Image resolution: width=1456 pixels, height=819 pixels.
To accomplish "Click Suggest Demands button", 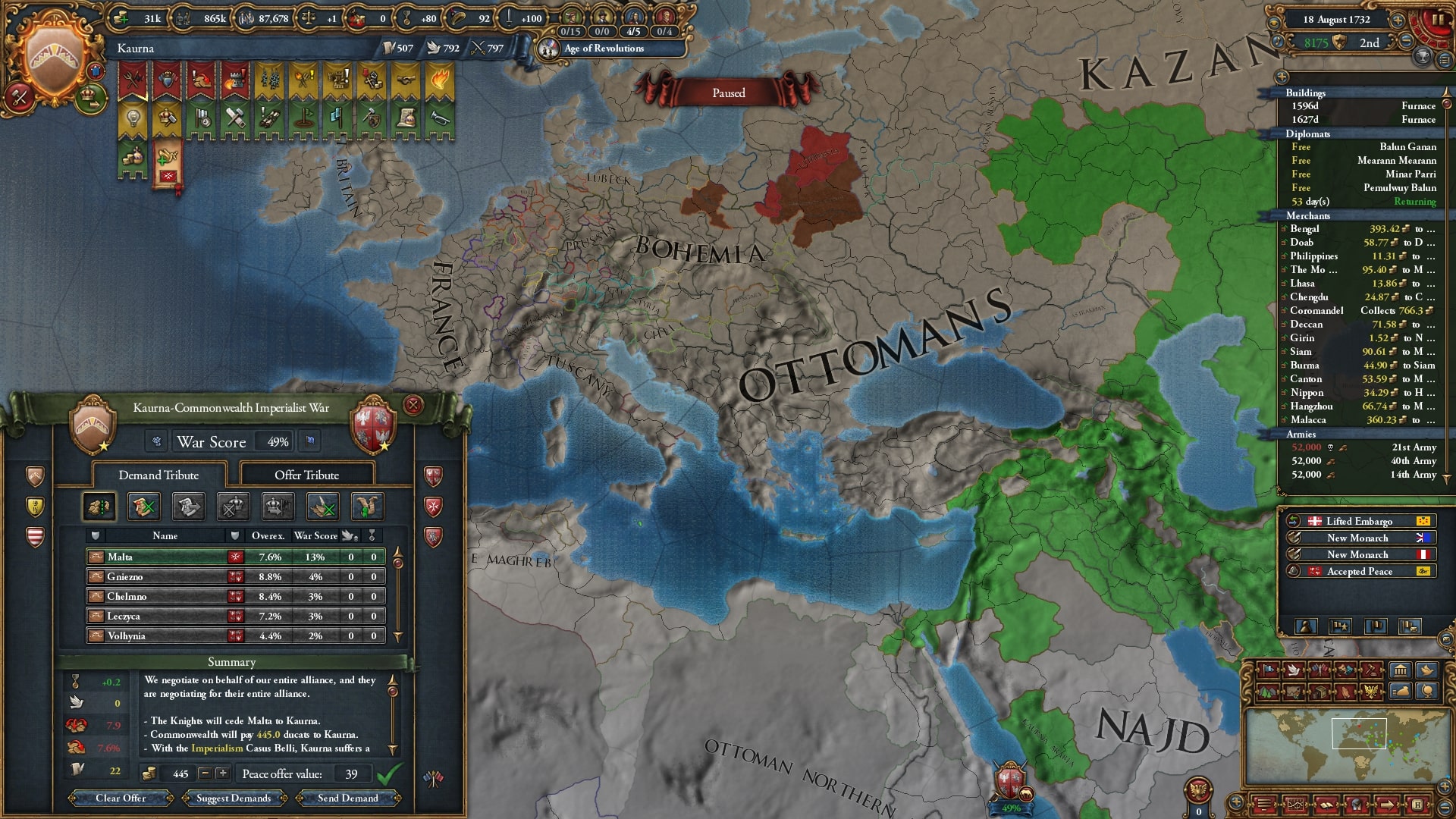I will 234,798.
